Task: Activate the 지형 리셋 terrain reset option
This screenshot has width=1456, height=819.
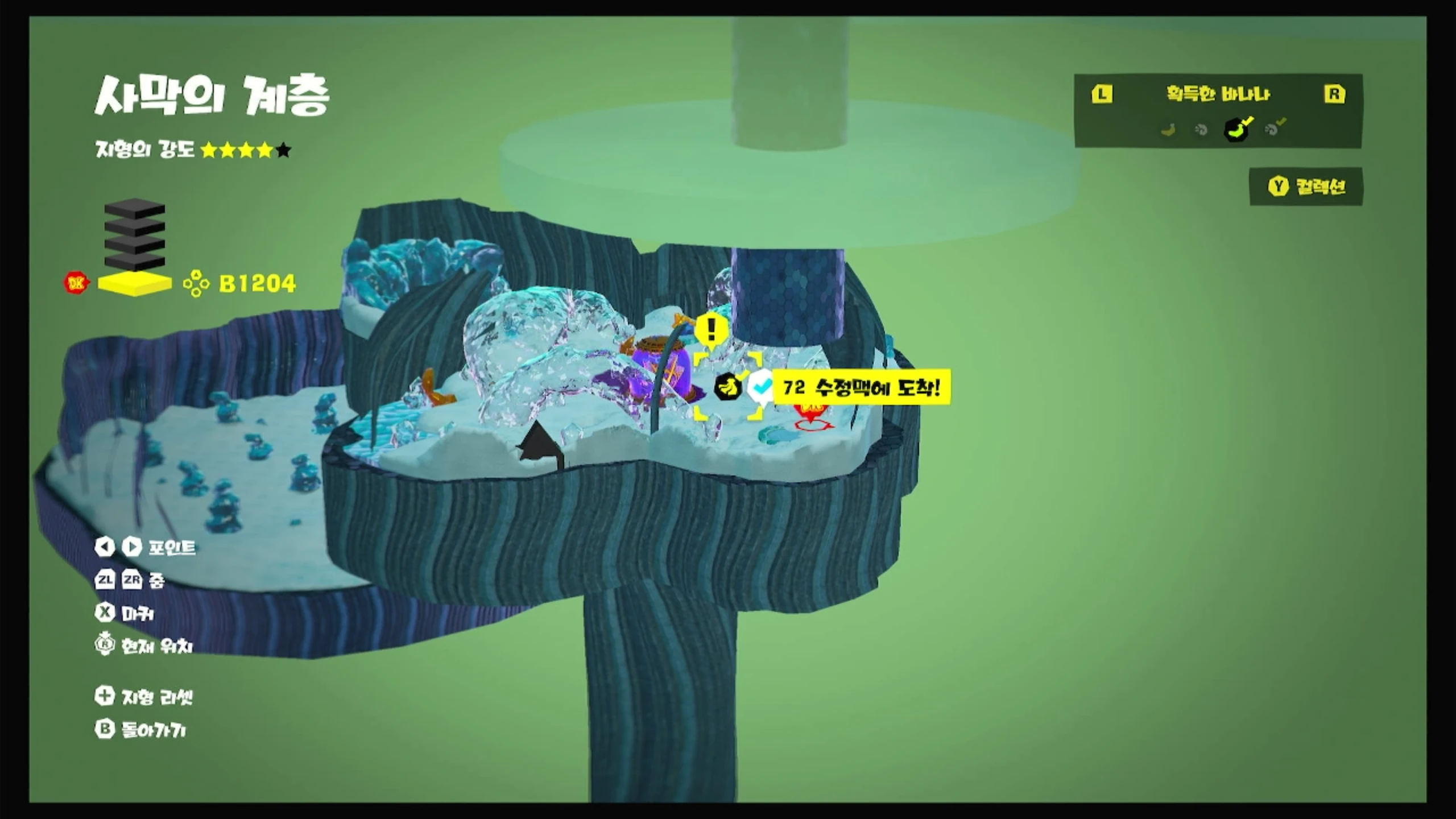Action: [x=144, y=697]
